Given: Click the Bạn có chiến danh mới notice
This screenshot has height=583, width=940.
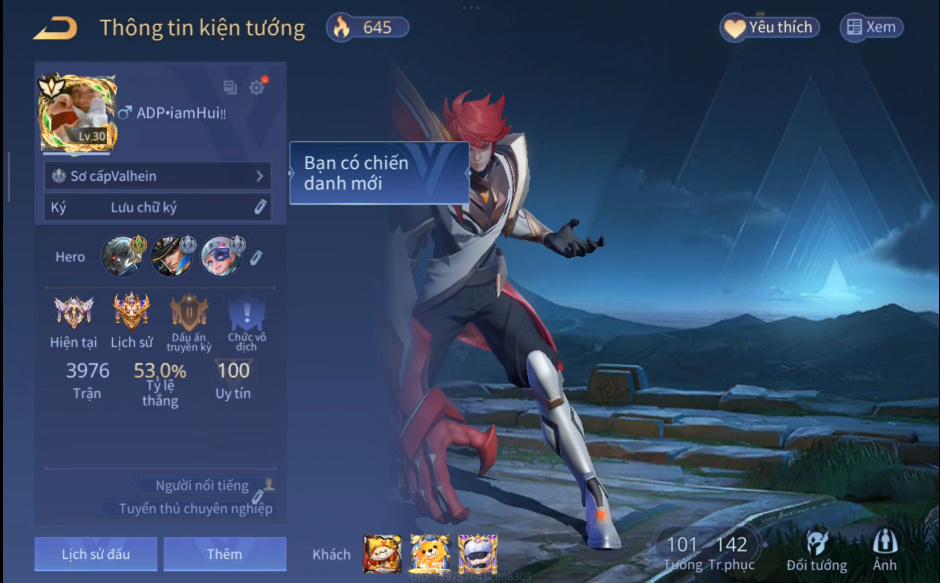Looking at the screenshot, I should pos(379,173).
